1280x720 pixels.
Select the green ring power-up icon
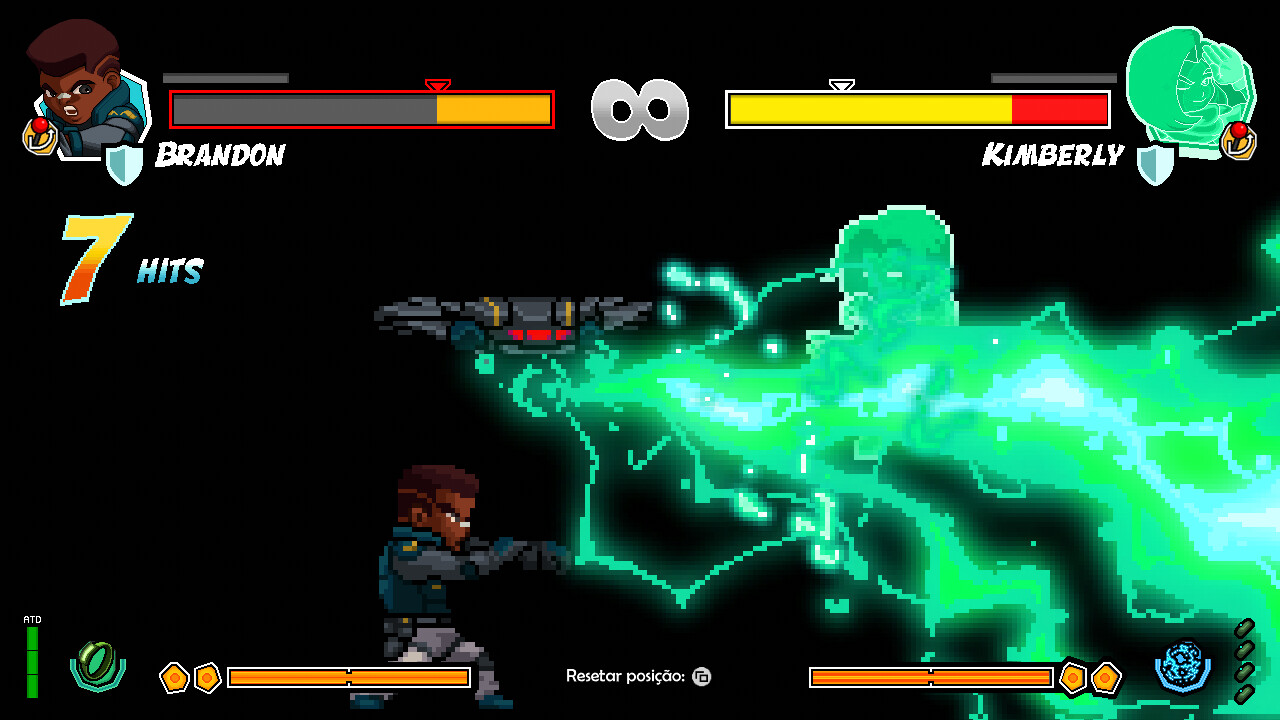click(x=95, y=663)
